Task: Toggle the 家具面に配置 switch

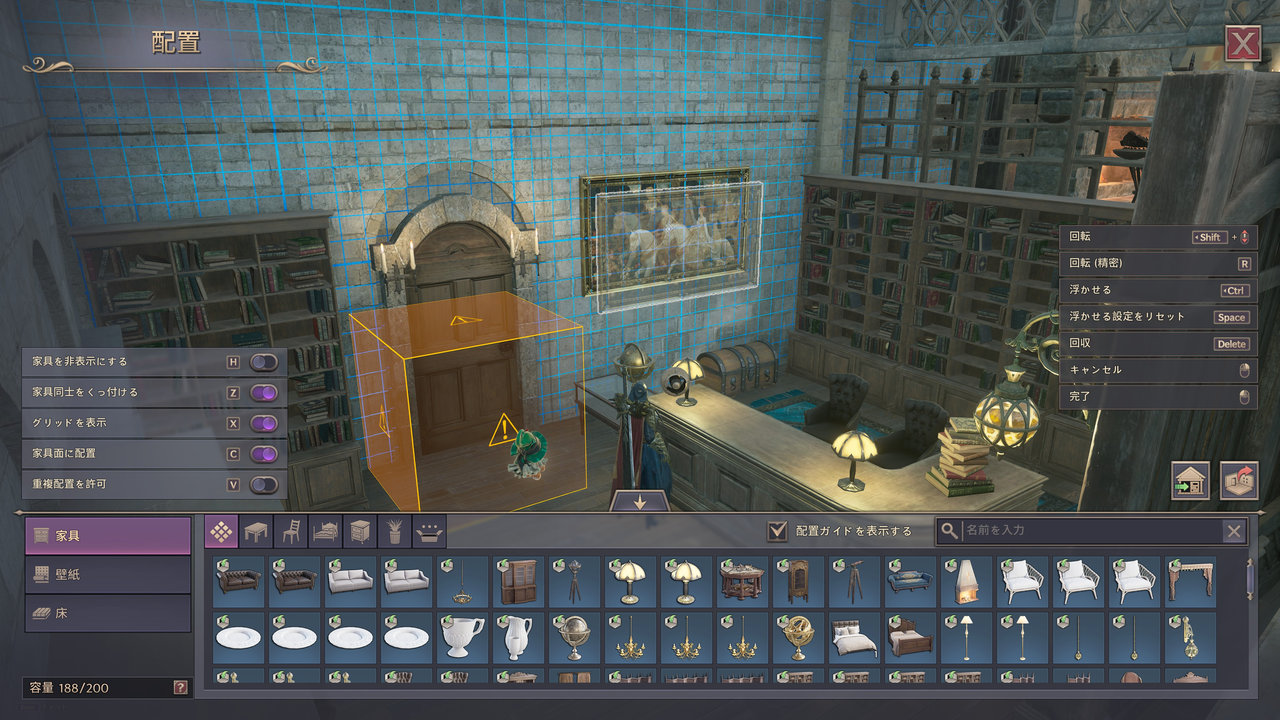Action: (264, 454)
